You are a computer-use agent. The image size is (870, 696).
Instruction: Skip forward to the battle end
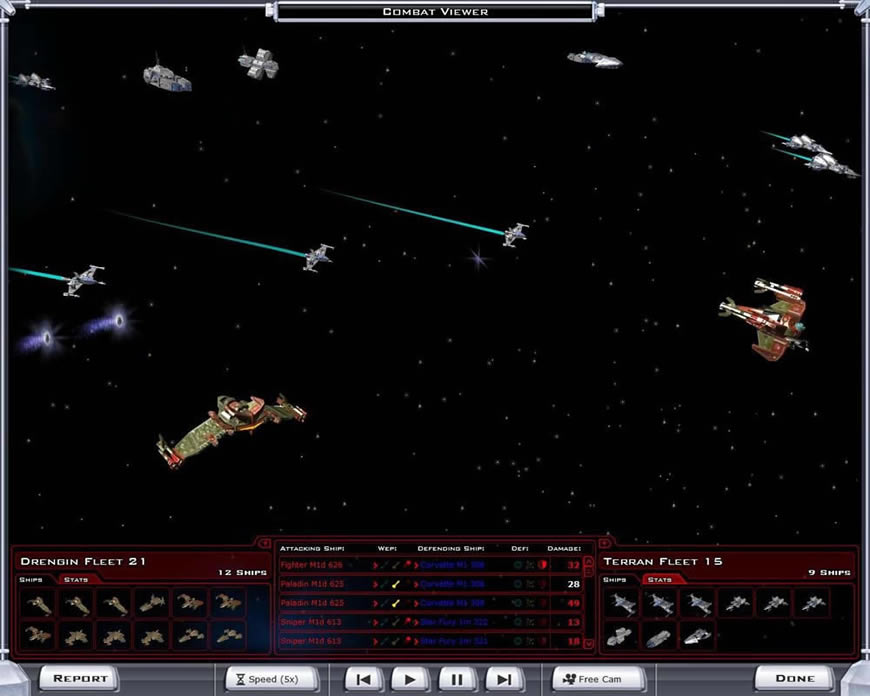[x=504, y=679]
